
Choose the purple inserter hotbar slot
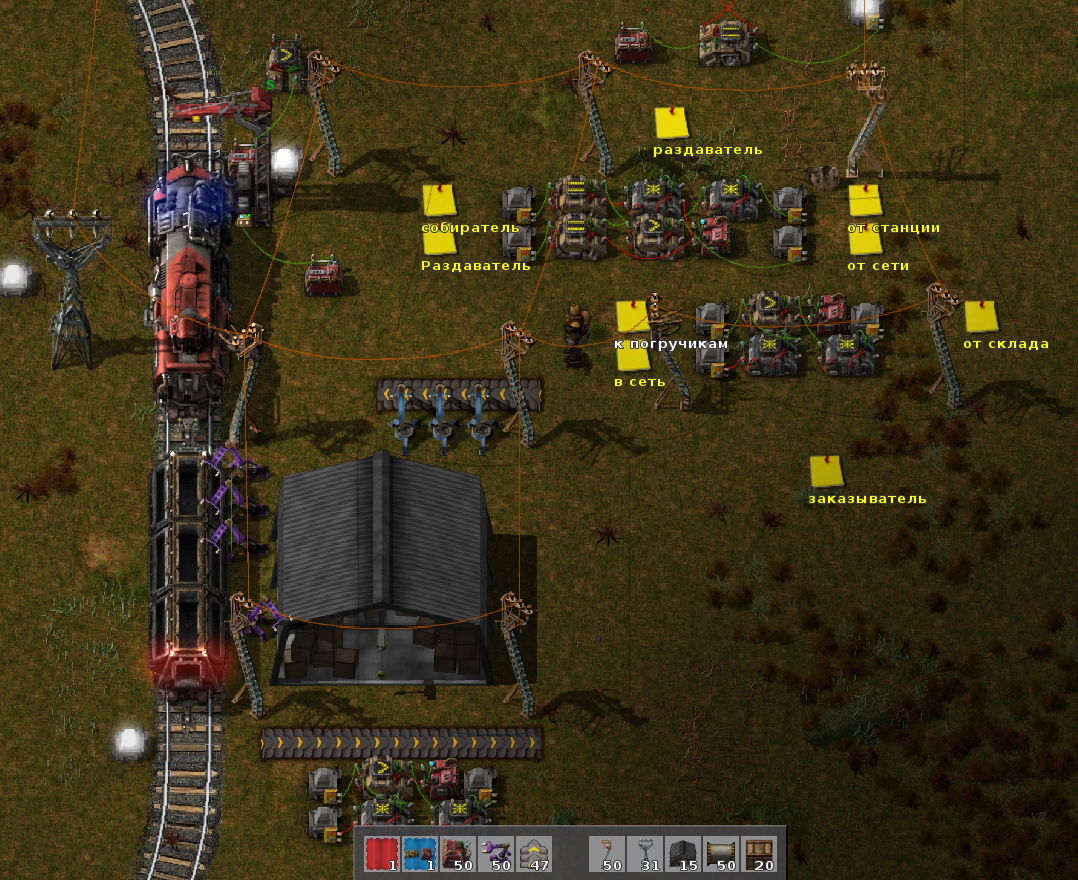point(495,854)
